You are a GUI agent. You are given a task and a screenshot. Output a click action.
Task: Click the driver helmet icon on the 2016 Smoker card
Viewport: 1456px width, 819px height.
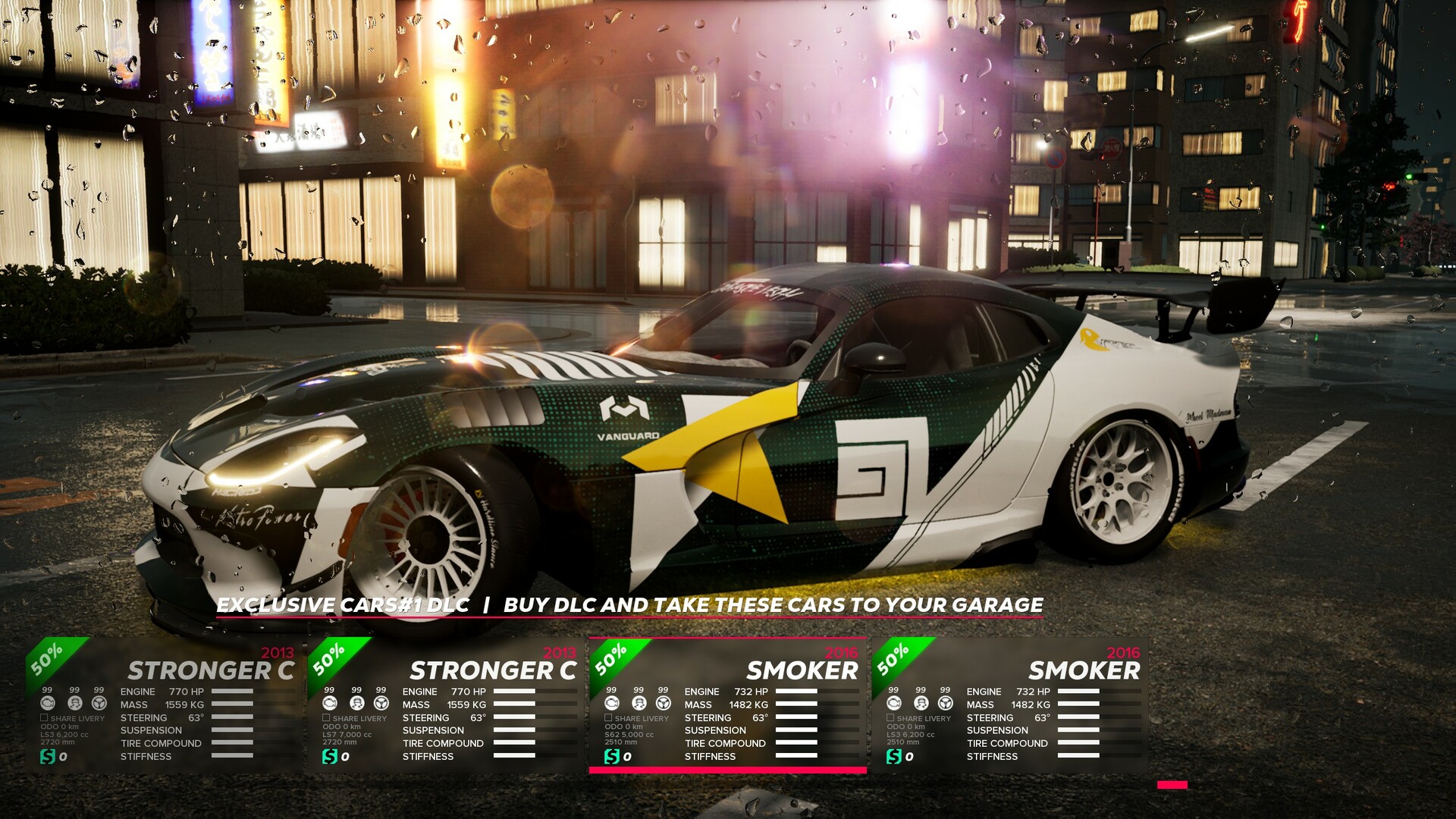tap(639, 704)
